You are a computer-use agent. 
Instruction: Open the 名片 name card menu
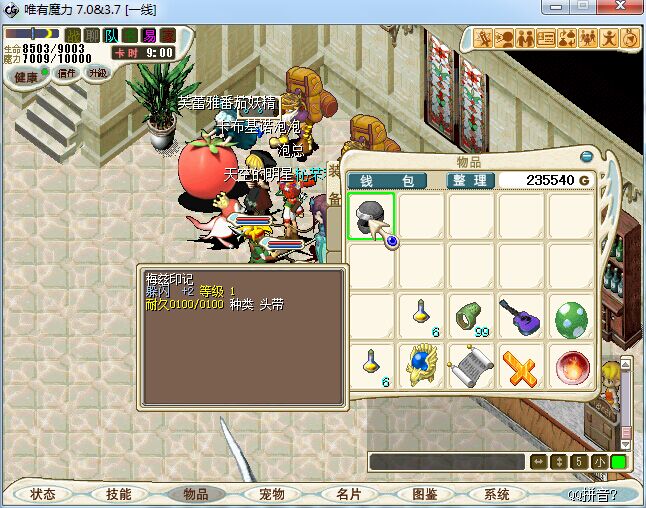(x=348, y=494)
